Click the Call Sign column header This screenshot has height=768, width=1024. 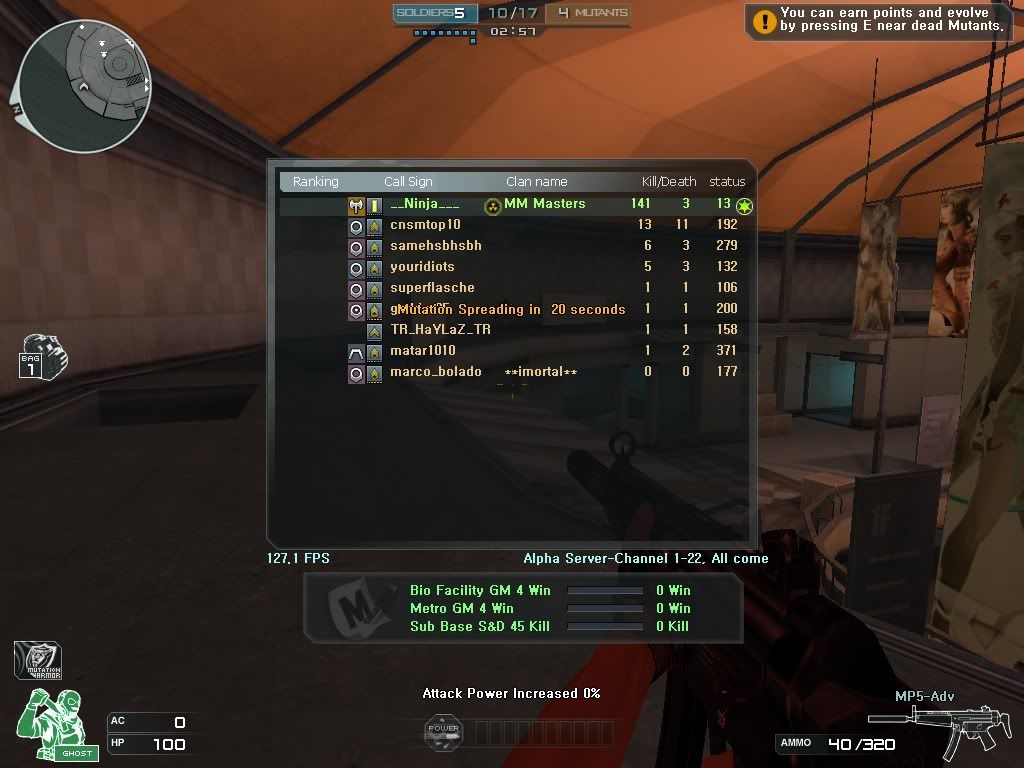[408, 182]
